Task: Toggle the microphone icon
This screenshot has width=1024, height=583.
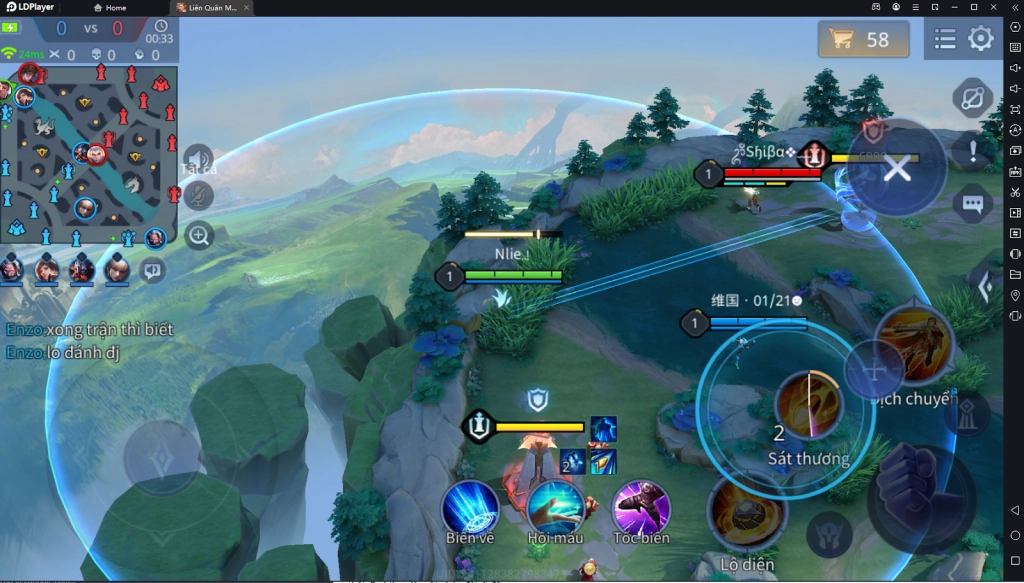Action: (x=198, y=196)
